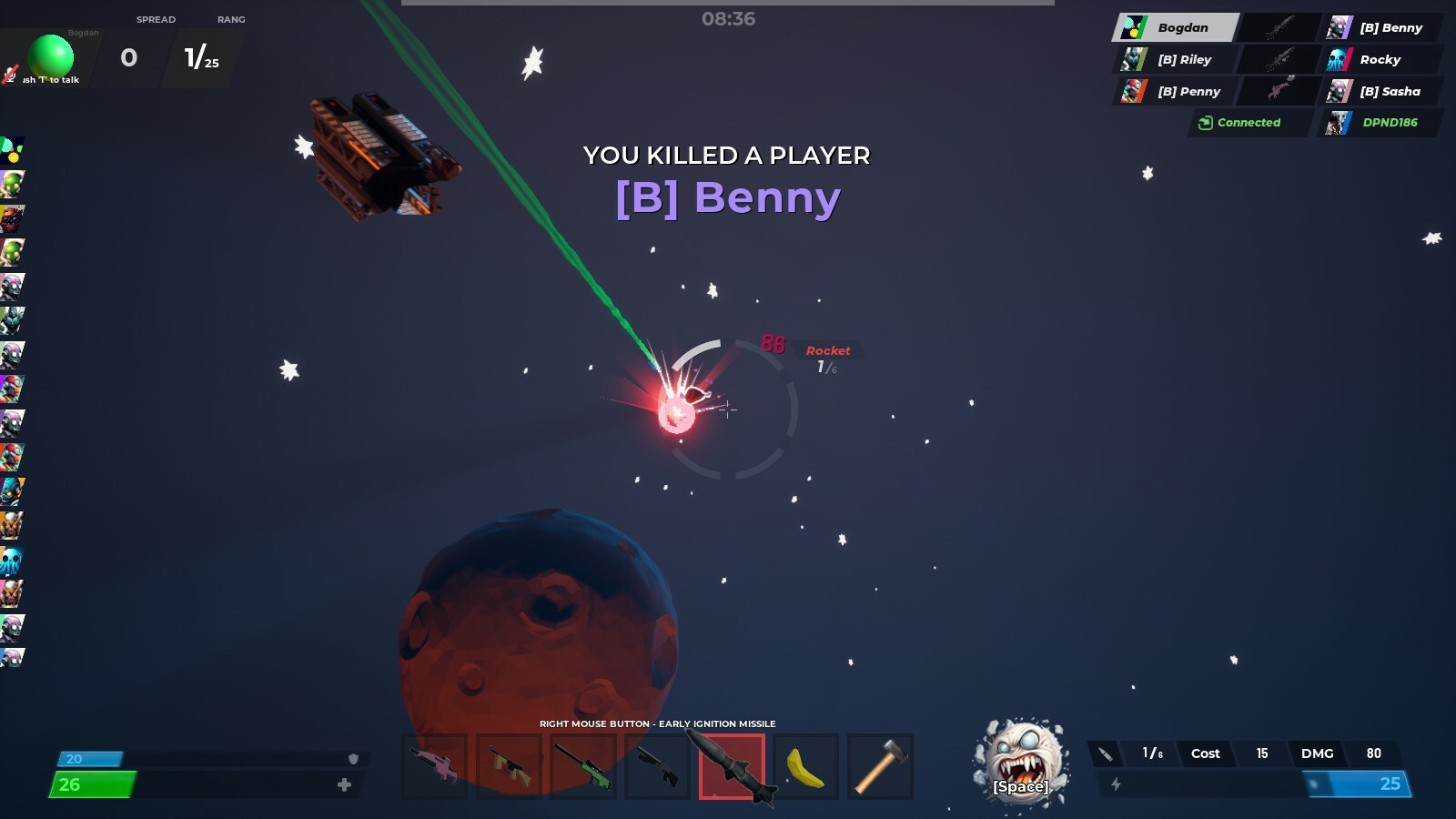Click the green Connected status indicator

click(x=1248, y=123)
